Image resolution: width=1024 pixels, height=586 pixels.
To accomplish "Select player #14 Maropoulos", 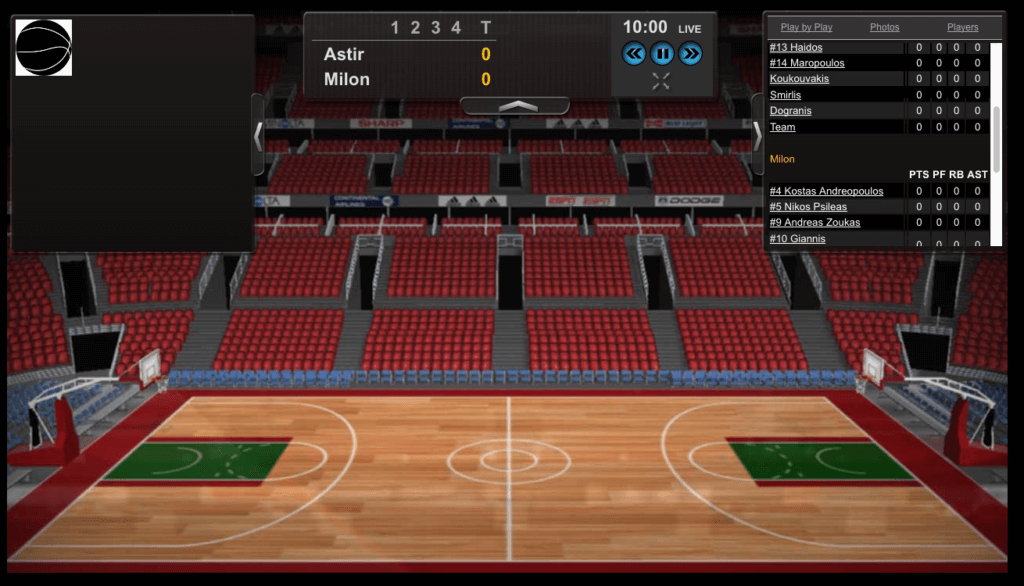I will pos(807,63).
